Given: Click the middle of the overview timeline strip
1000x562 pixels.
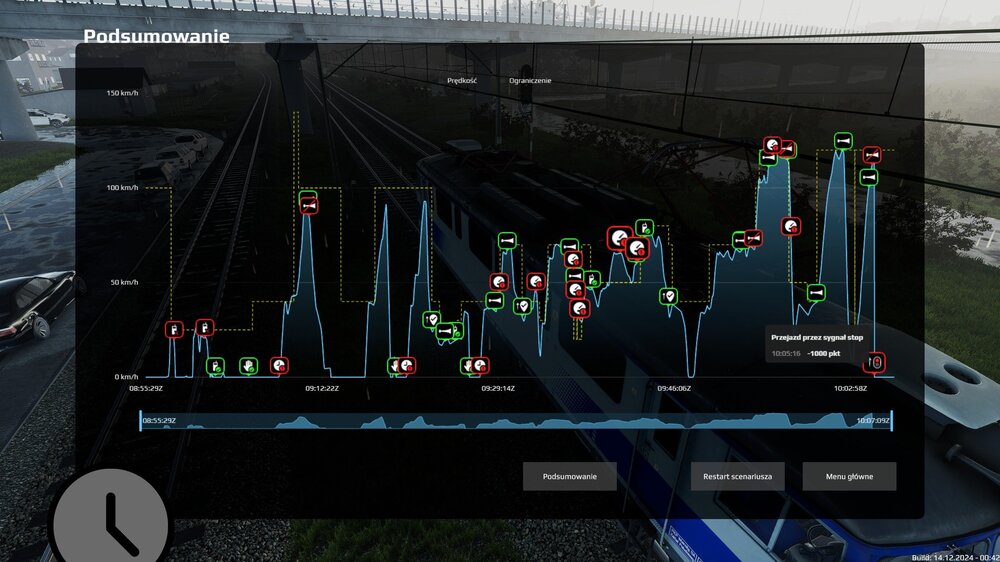Looking at the screenshot, I should pos(515,421).
